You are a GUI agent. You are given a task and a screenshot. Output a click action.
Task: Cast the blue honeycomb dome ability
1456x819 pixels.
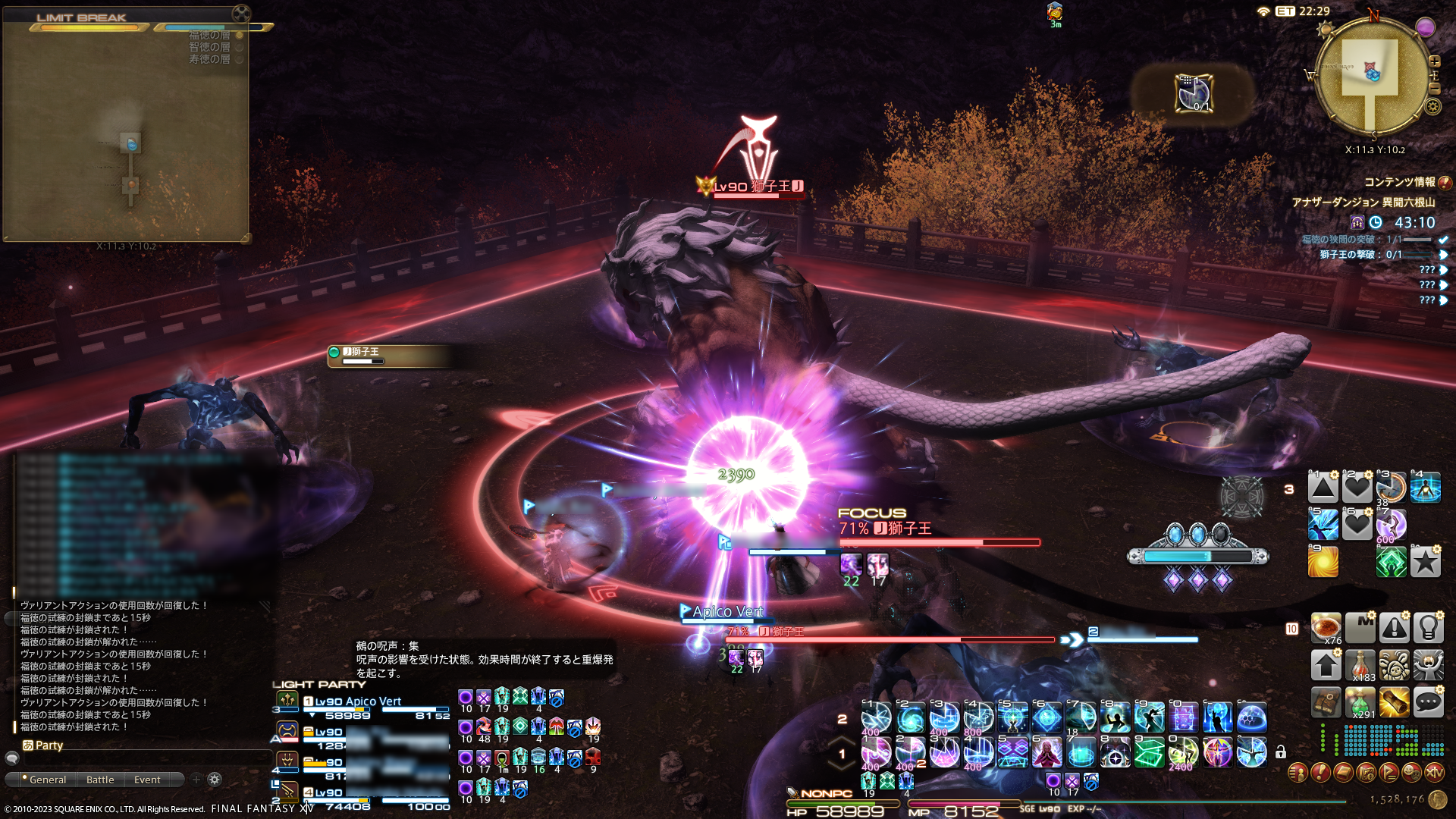[x=1251, y=717]
